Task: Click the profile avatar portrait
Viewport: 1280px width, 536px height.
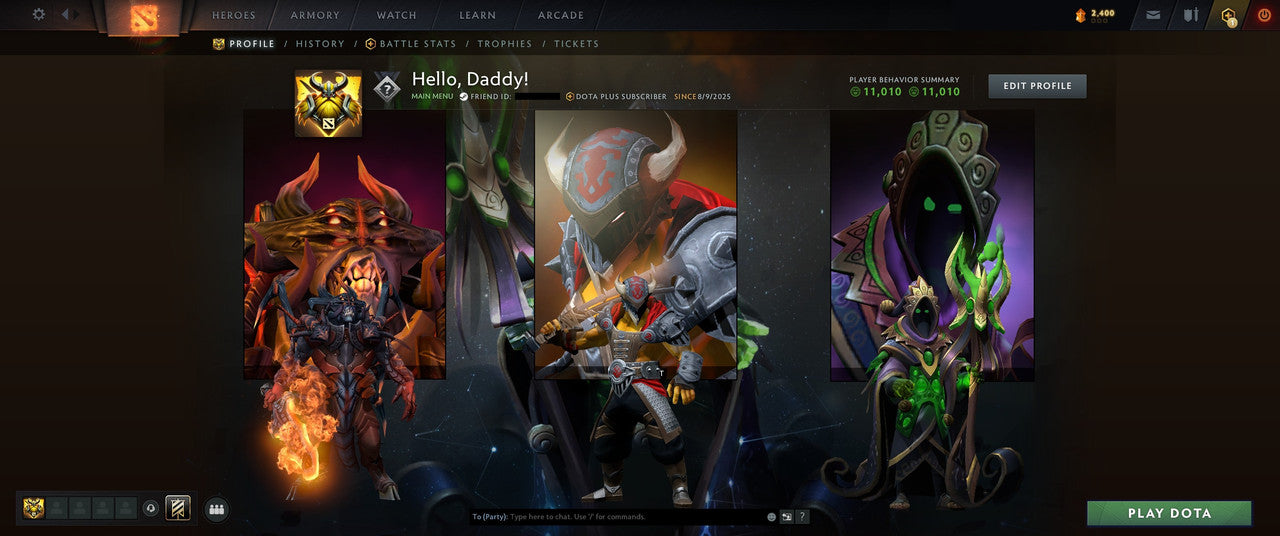Action: click(328, 103)
